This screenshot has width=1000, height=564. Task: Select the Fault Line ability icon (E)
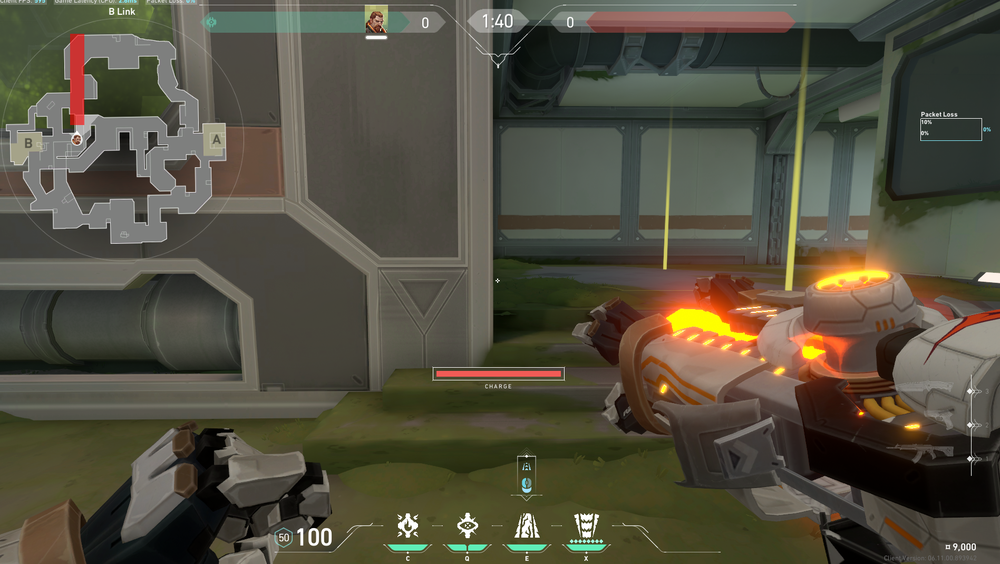(x=526, y=525)
